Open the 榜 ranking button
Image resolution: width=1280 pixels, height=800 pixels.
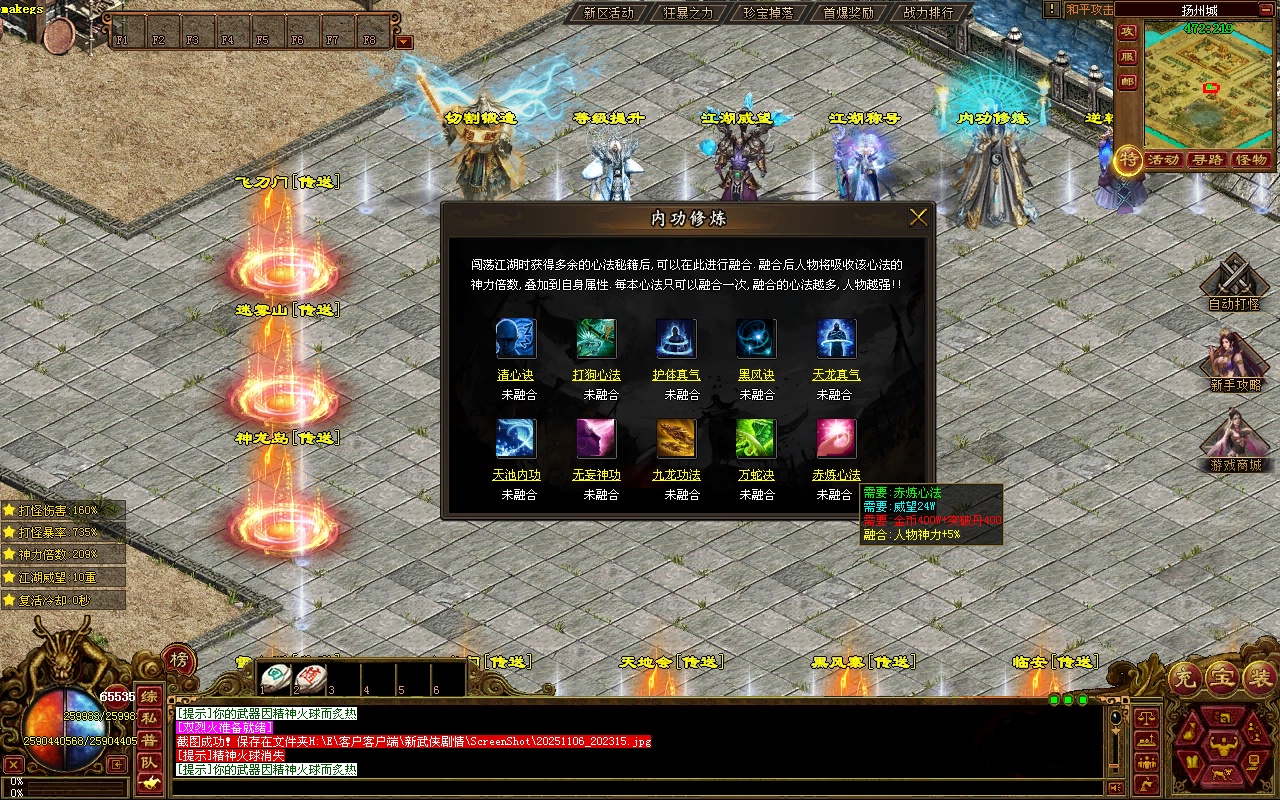[x=178, y=660]
